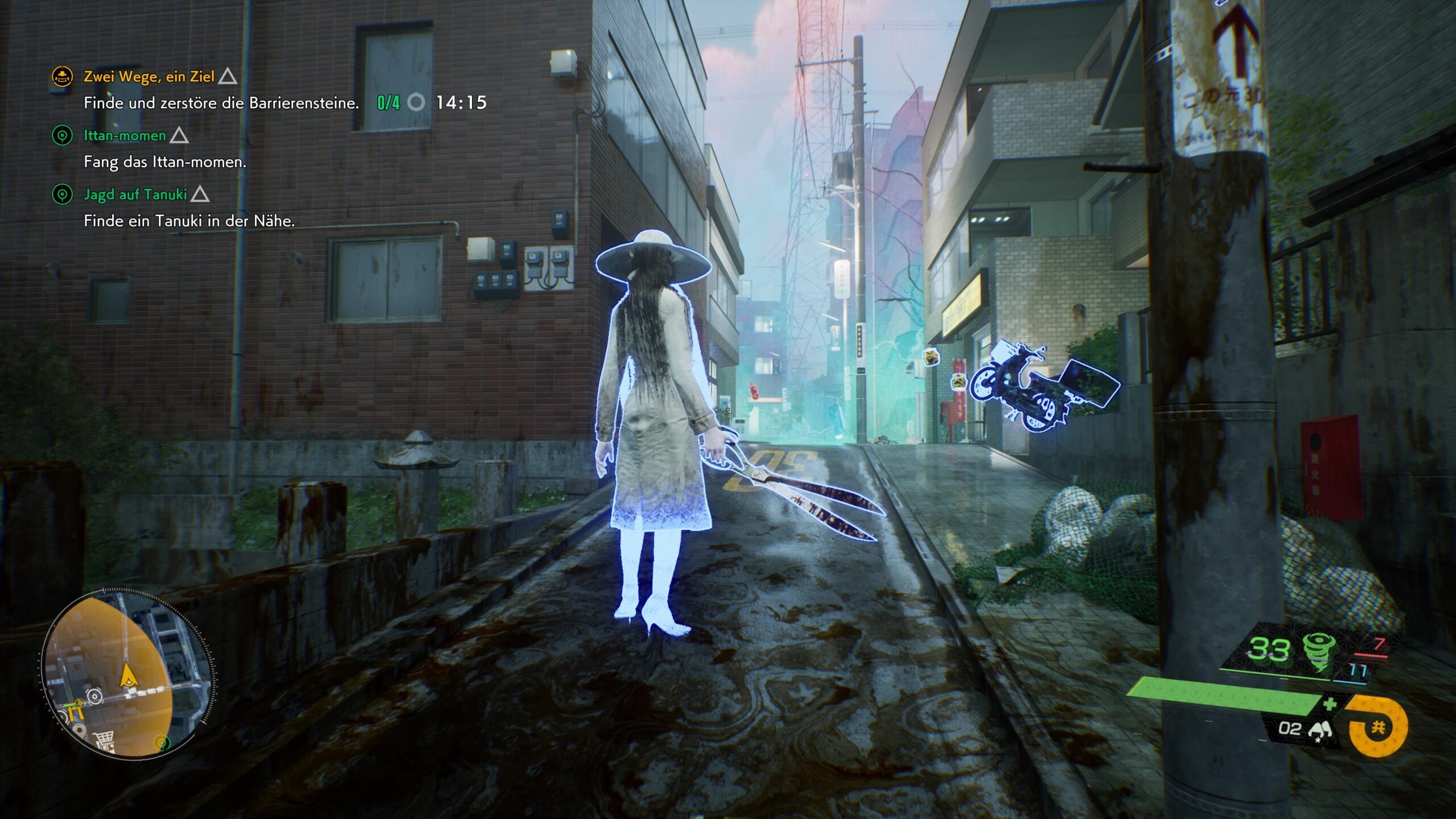The width and height of the screenshot is (1456, 819).
Task: Activate the orange spiral talisman icon
Action: [x=1376, y=726]
